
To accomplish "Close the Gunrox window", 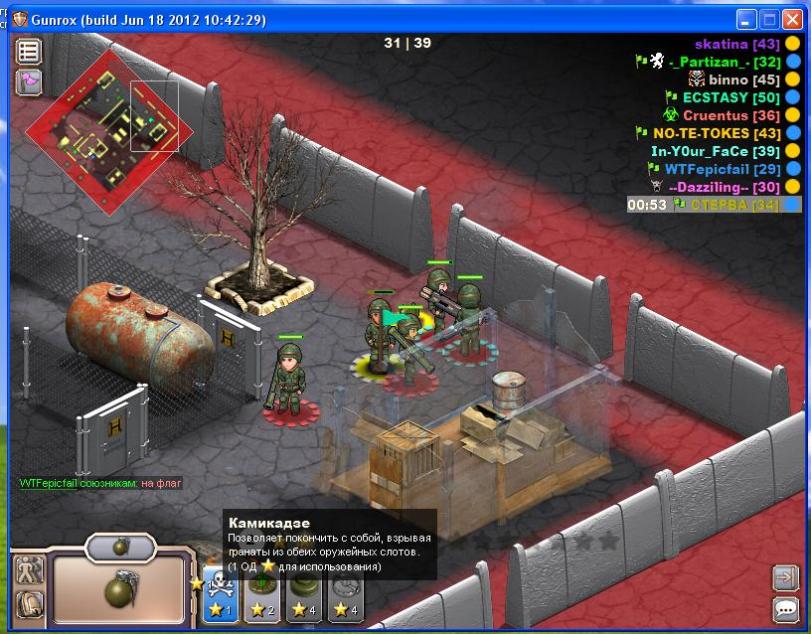I will [792, 19].
